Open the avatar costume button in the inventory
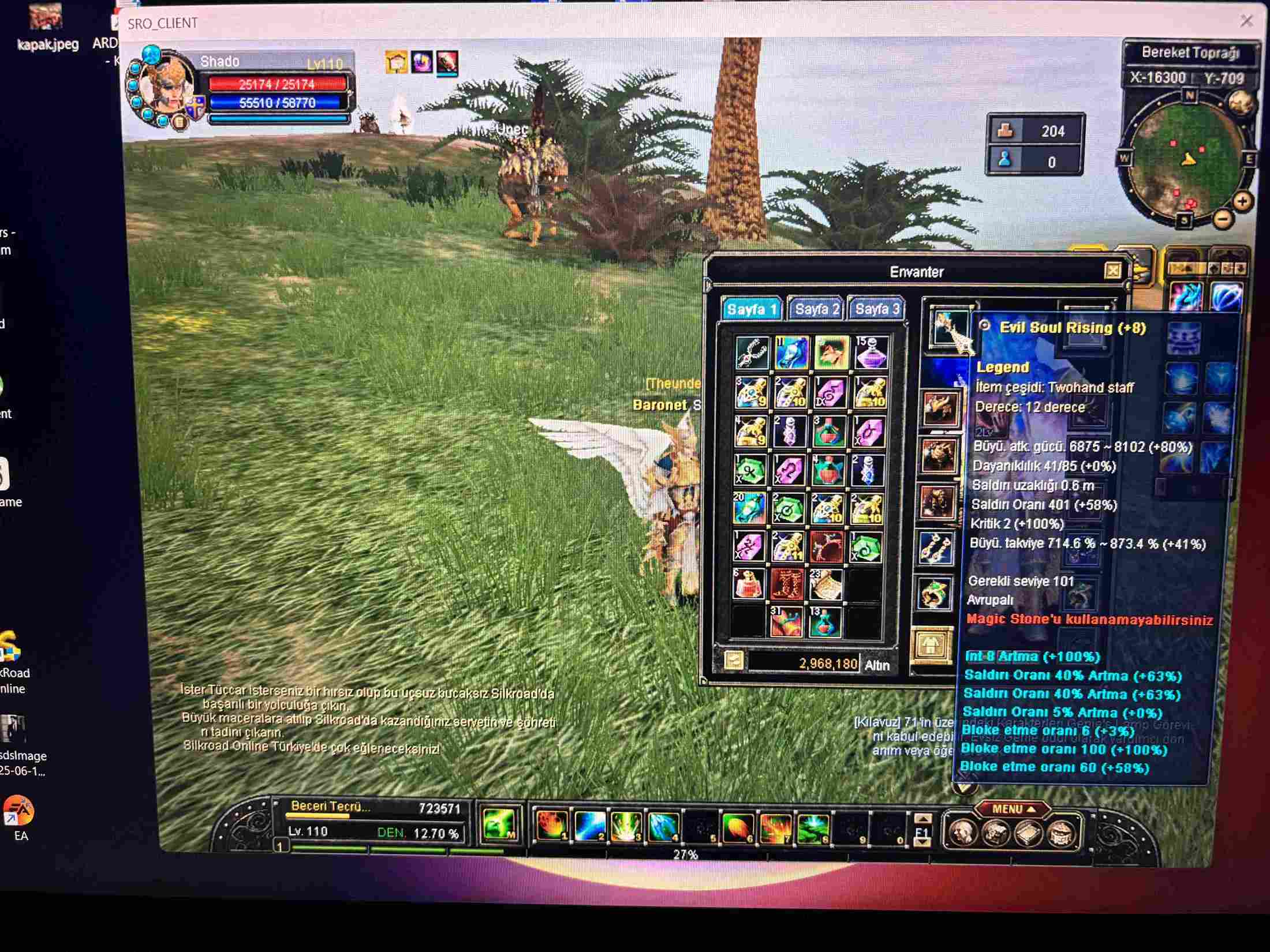 pyautogui.click(x=931, y=645)
